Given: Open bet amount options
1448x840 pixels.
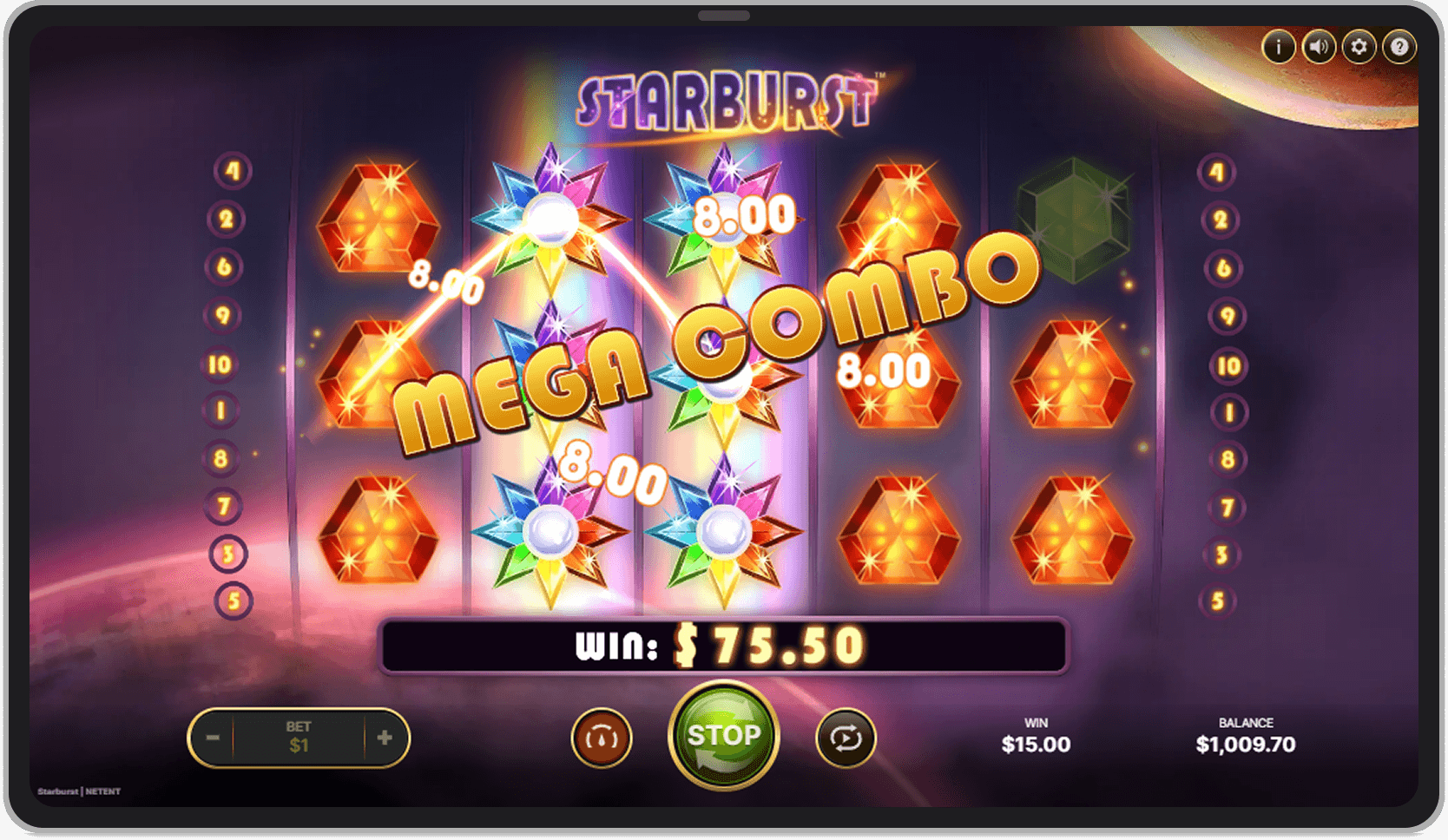Looking at the screenshot, I should point(299,737).
